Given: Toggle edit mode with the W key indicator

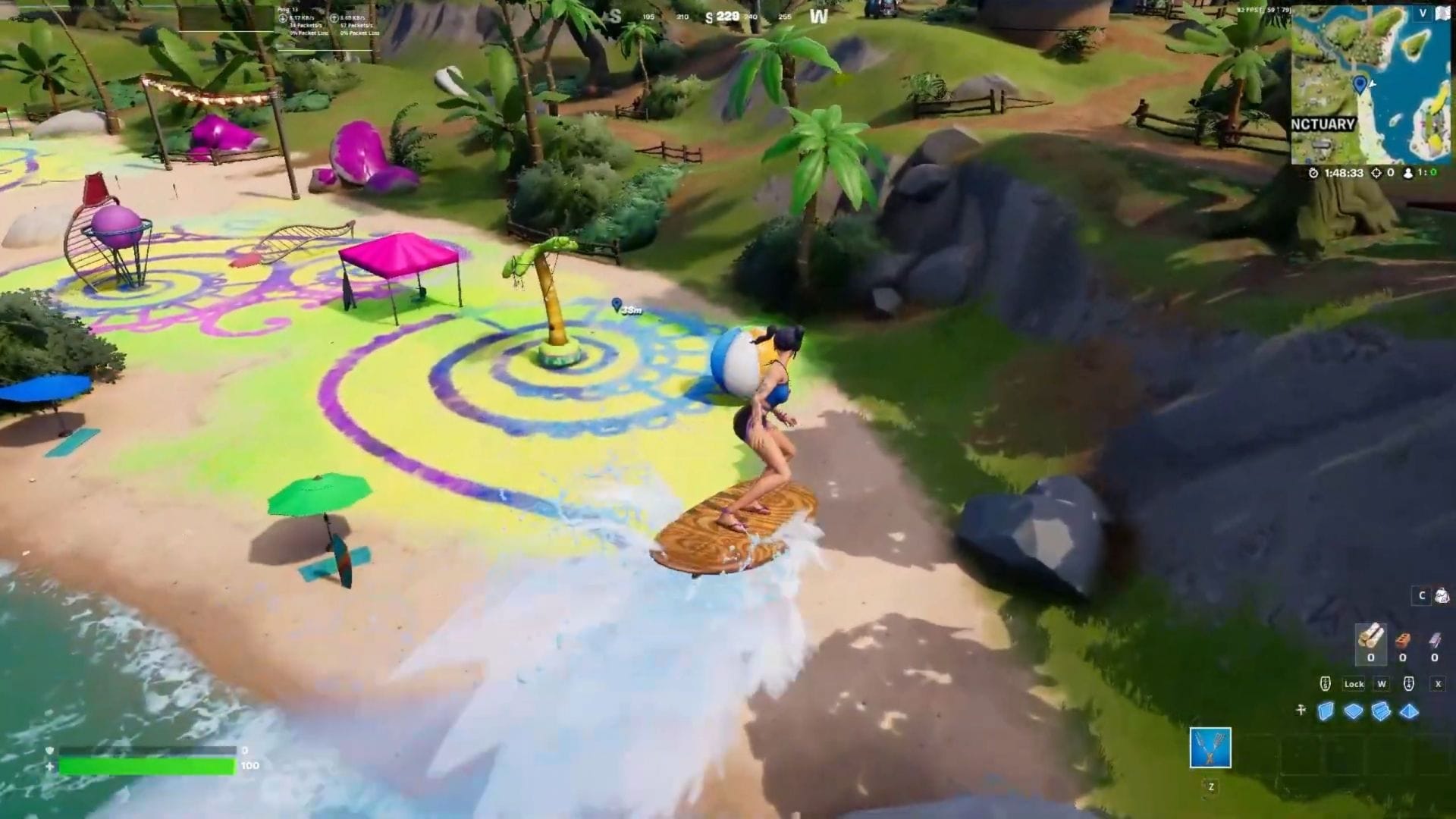Looking at the screenshot, I should tap(1382, 684).
